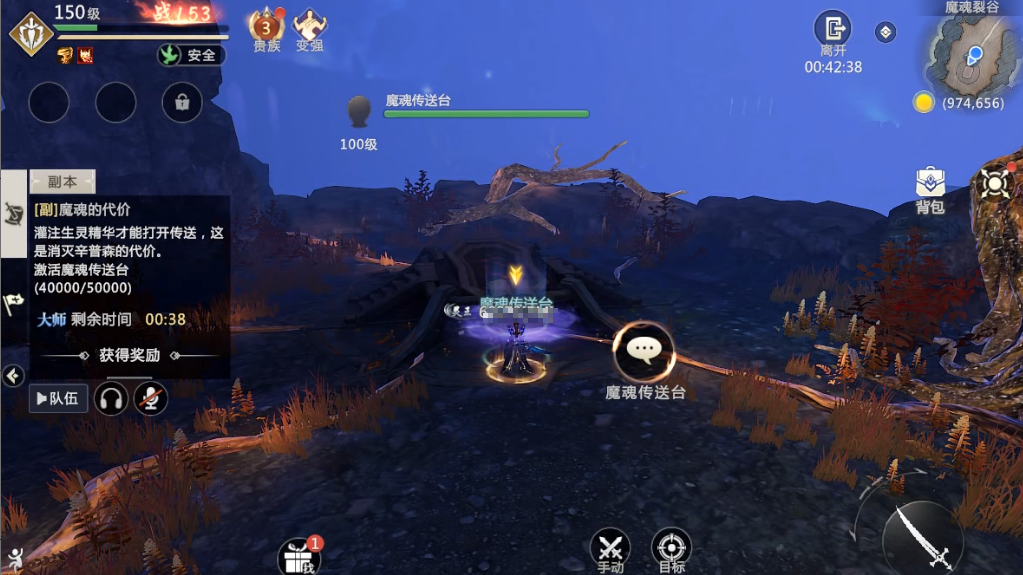This screenshot has width=1023, height=575.
Task: Open the gift box rewards icon
Action: [x=299, y=555]
